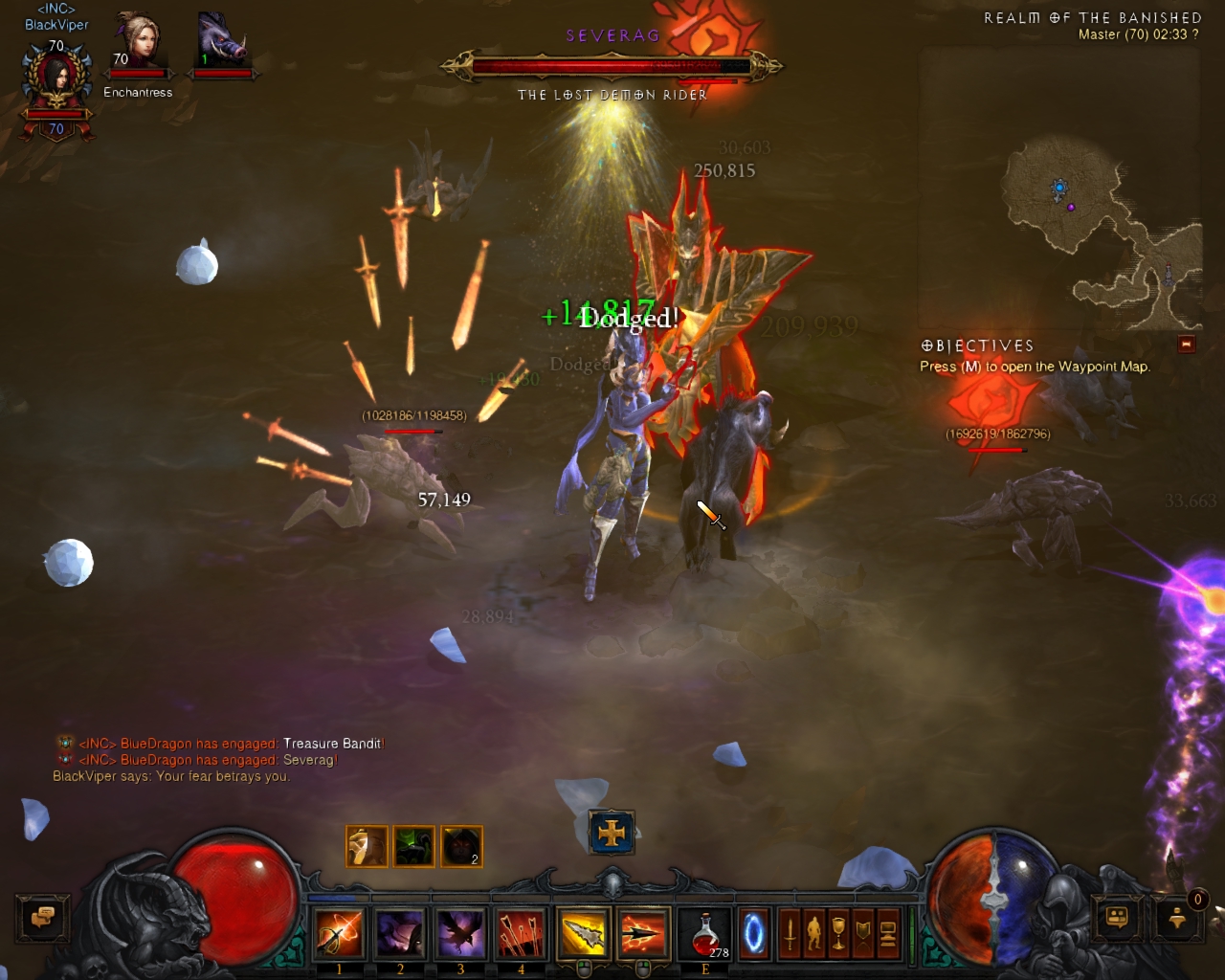1225x980 pixels.
Task: Fire the red arrow volley skill
Action: tap(521, 933)
